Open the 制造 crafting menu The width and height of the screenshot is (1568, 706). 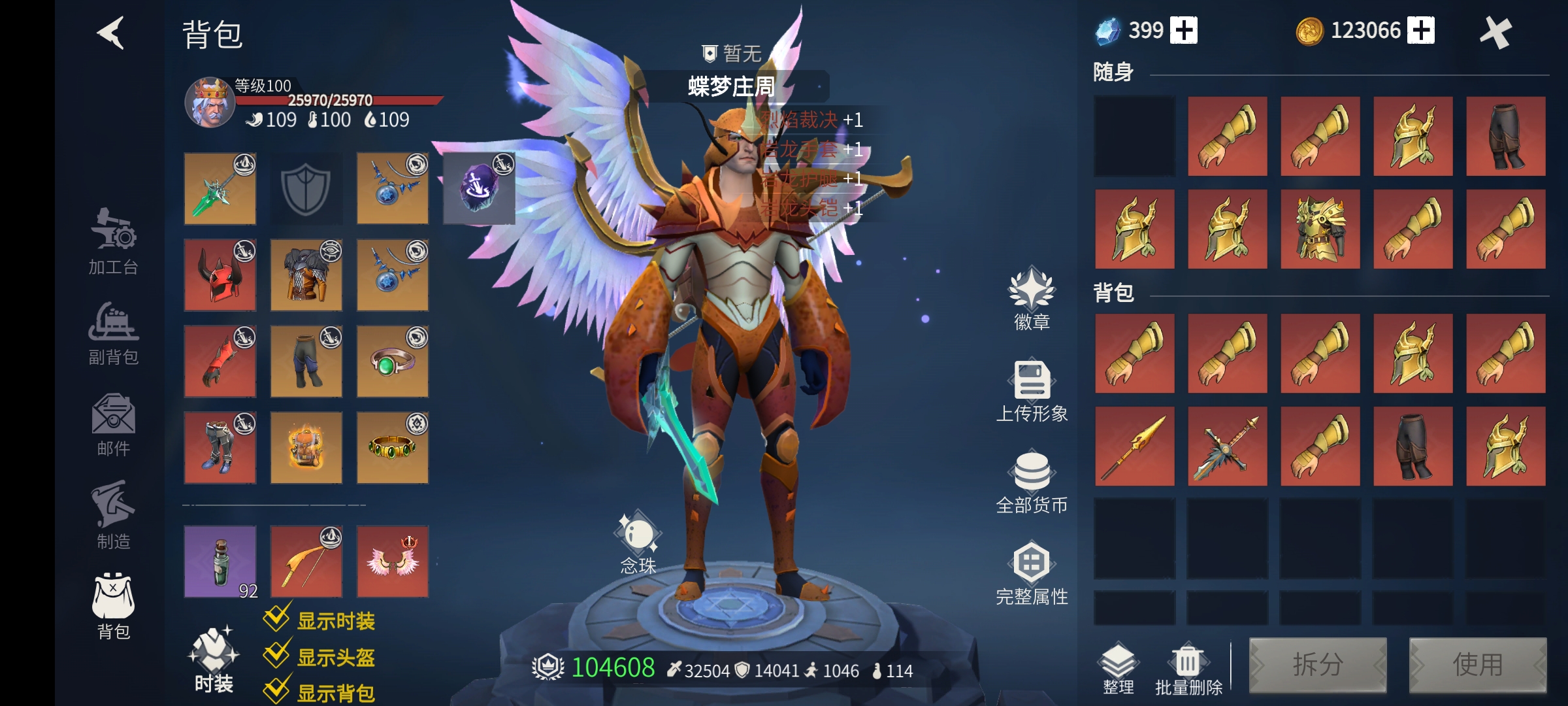point(114,515)
